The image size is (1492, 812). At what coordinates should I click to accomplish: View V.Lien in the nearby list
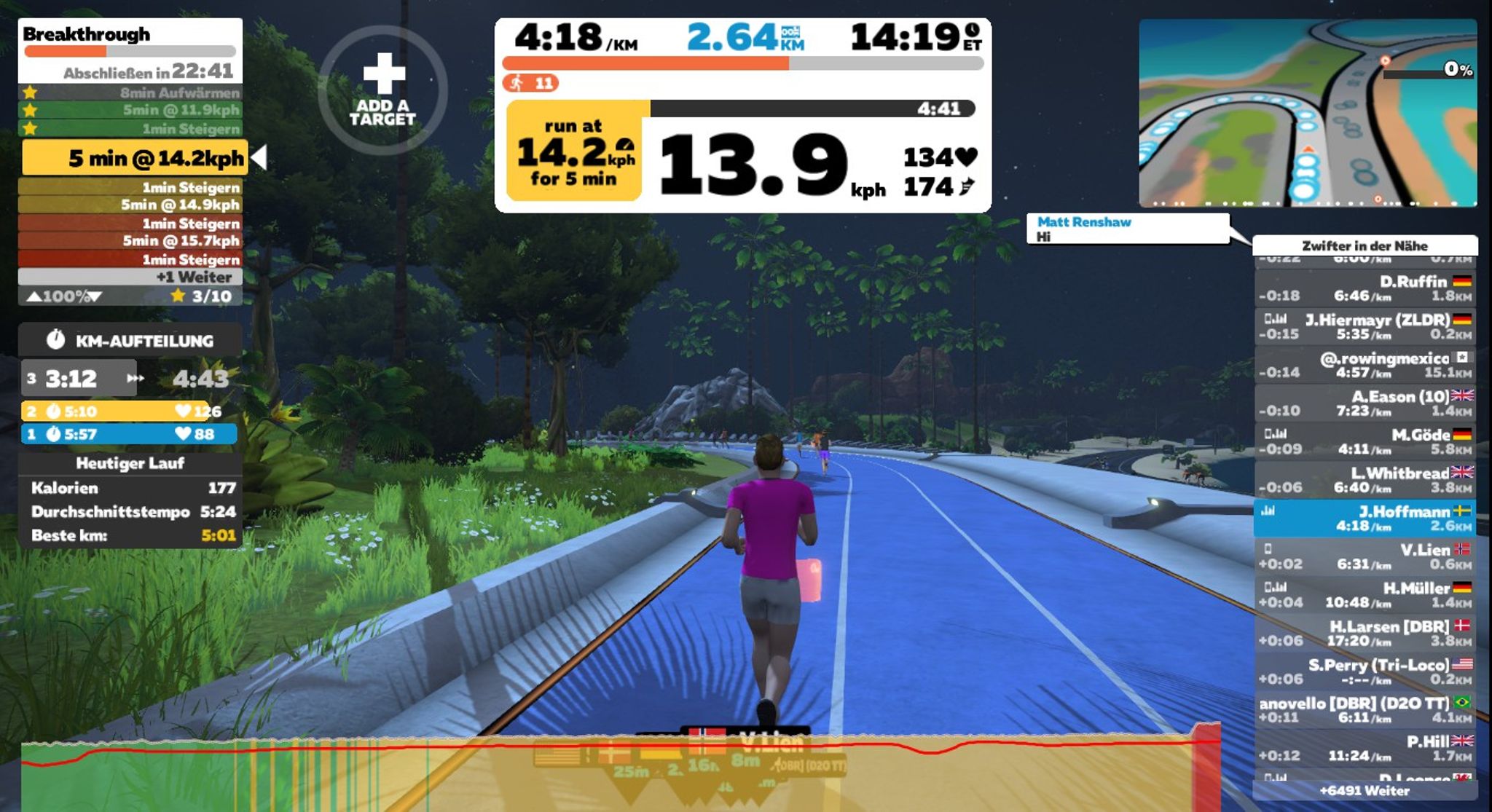click(x=1364, y=556)
